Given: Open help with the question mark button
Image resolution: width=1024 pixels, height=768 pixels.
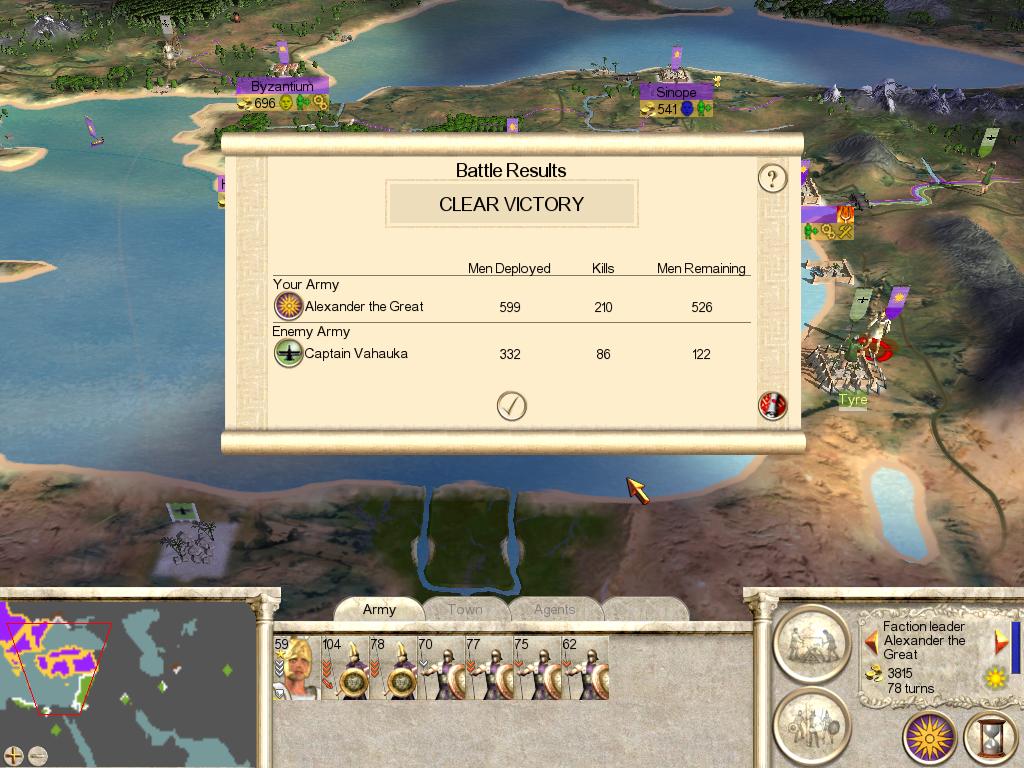Looking at the screenshot, I should [x=772, y=179].
